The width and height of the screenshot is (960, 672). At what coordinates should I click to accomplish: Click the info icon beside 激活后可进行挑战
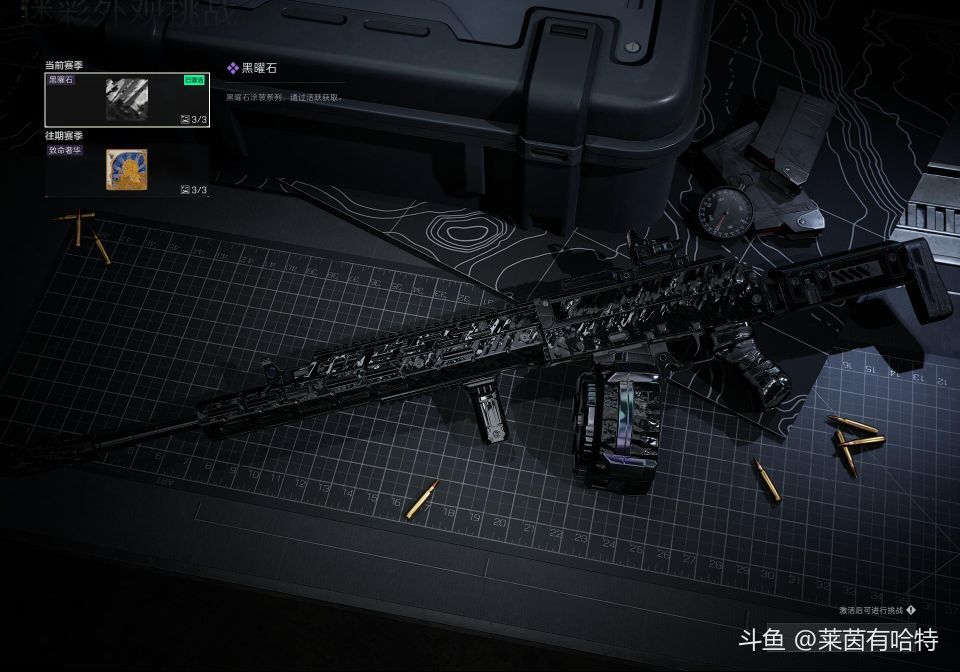[911, 609]
